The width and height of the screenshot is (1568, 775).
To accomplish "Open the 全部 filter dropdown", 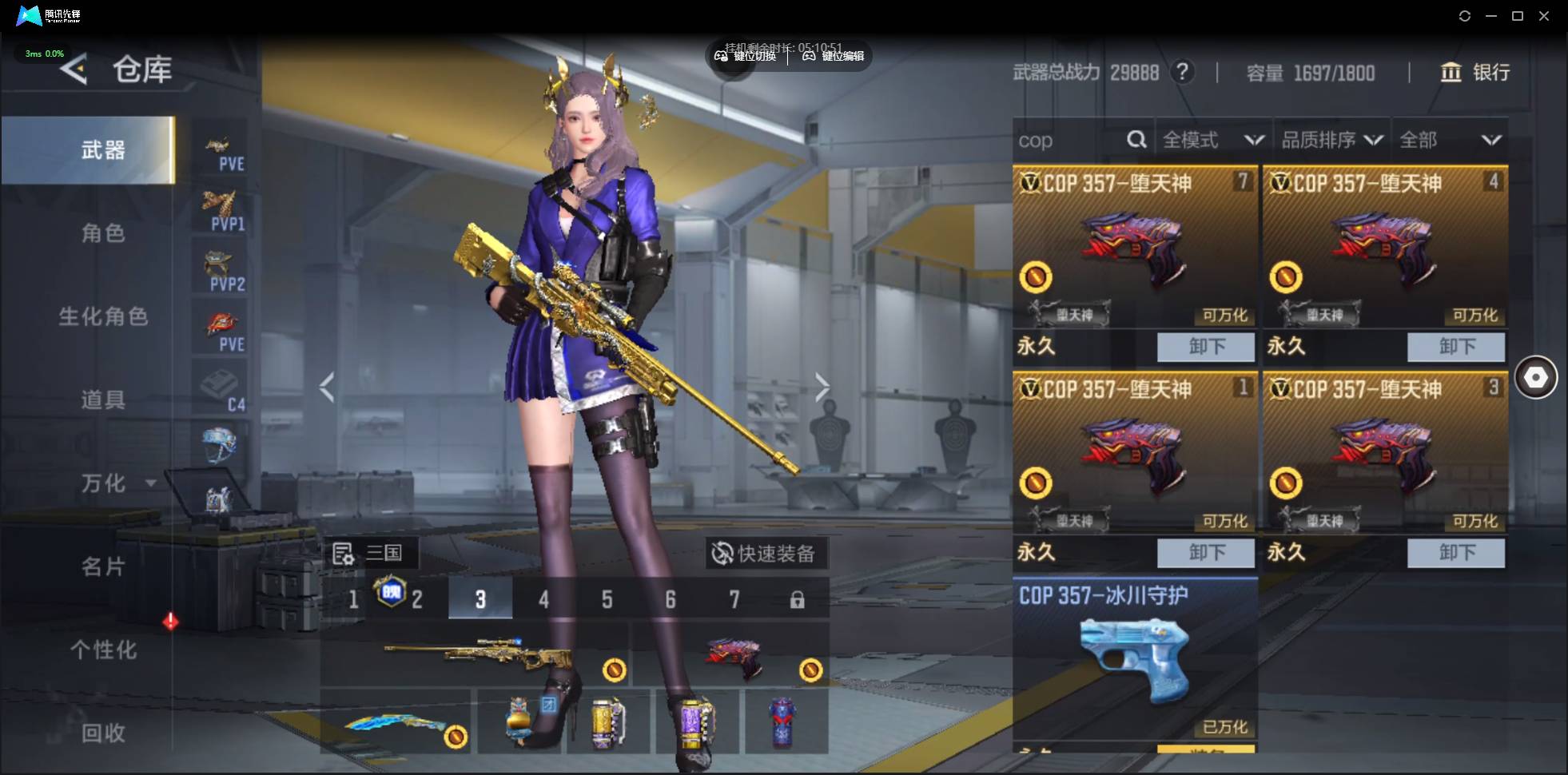I will pos(1450,141).
